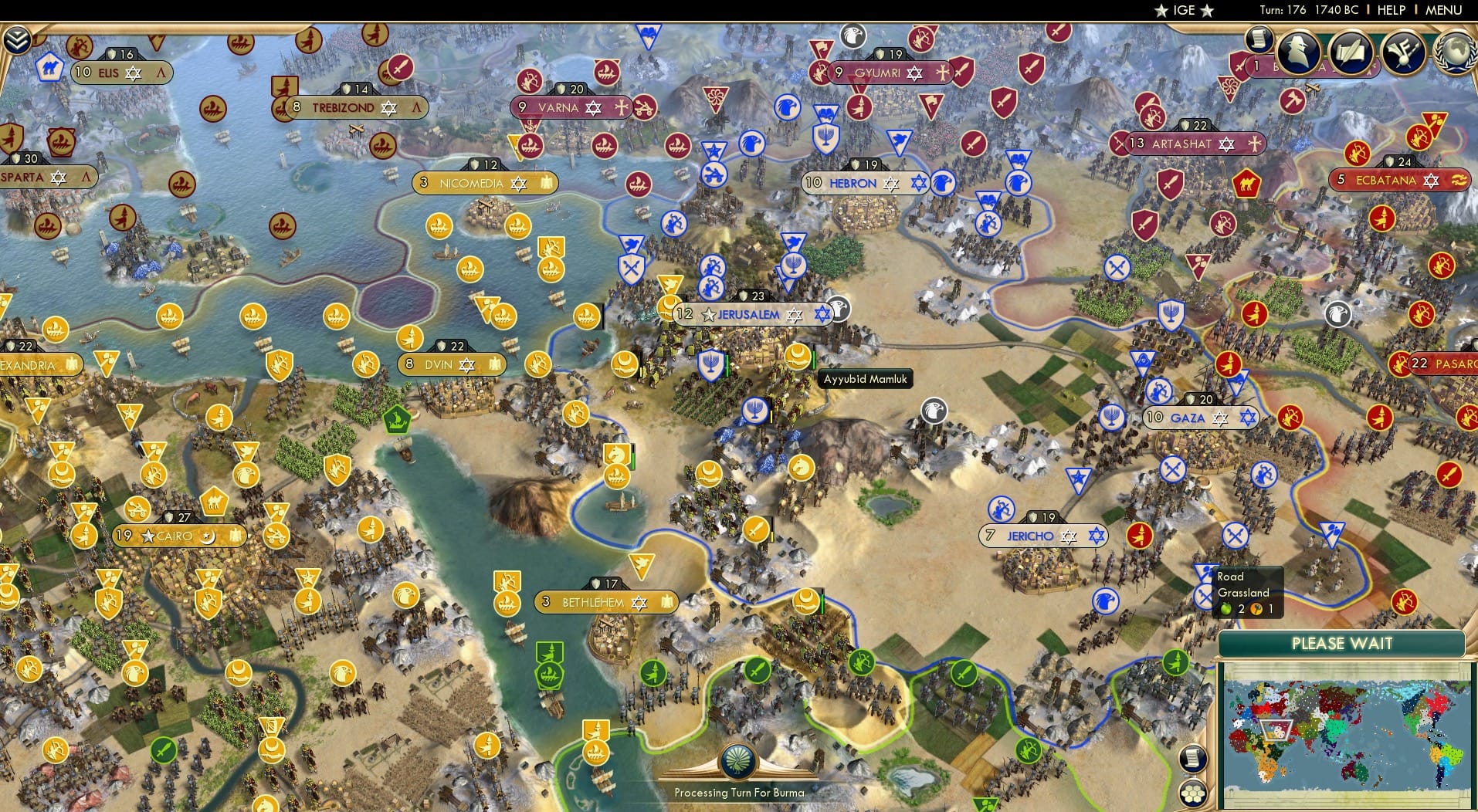
Task: Open the HELP menu item
Action: point(1390,10)
